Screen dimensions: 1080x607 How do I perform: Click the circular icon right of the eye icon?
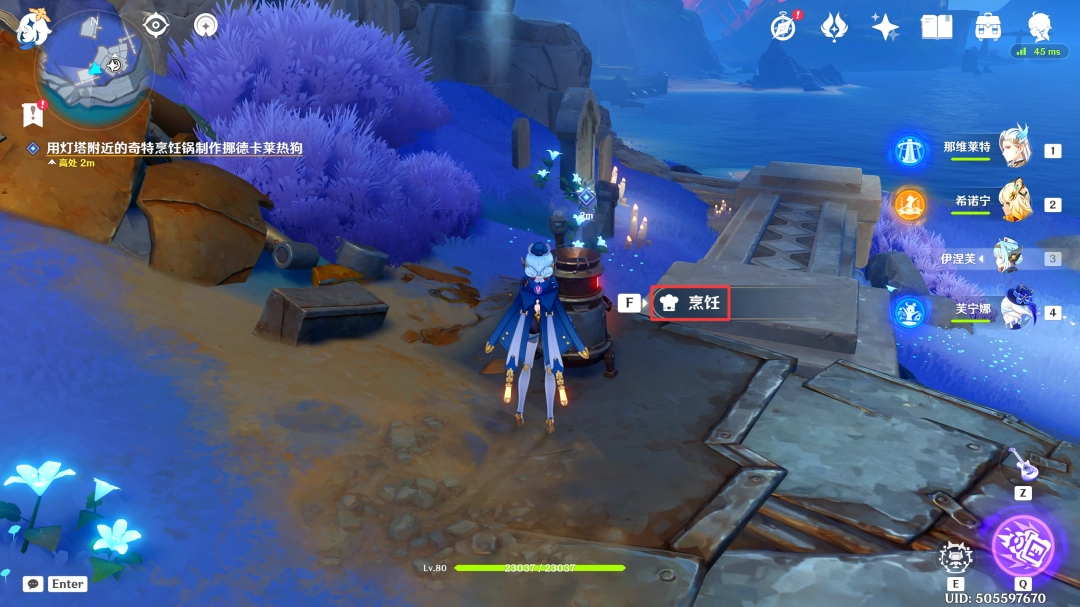click(206, 25)
